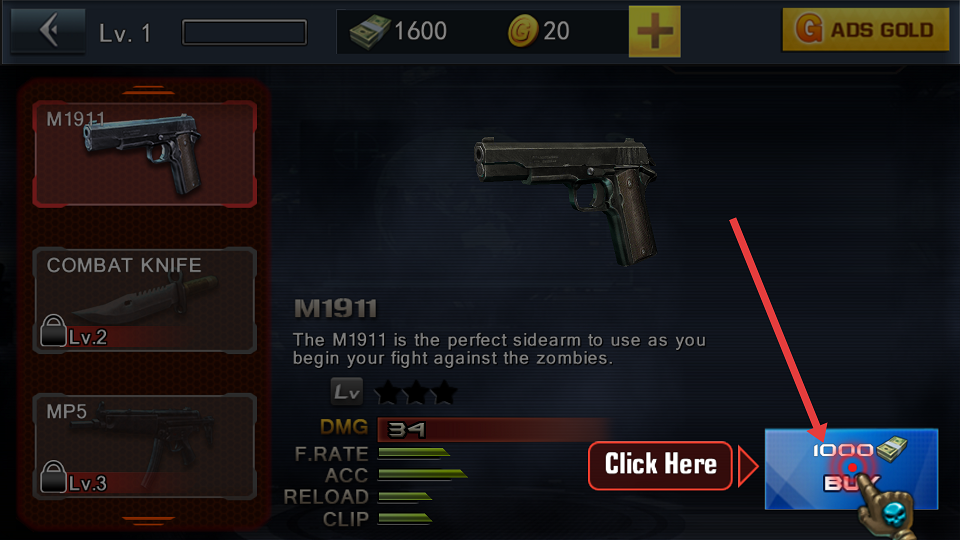Select the M1911 pistol in weapon list
The image size is (960, 540).
(x=145, y=153)
